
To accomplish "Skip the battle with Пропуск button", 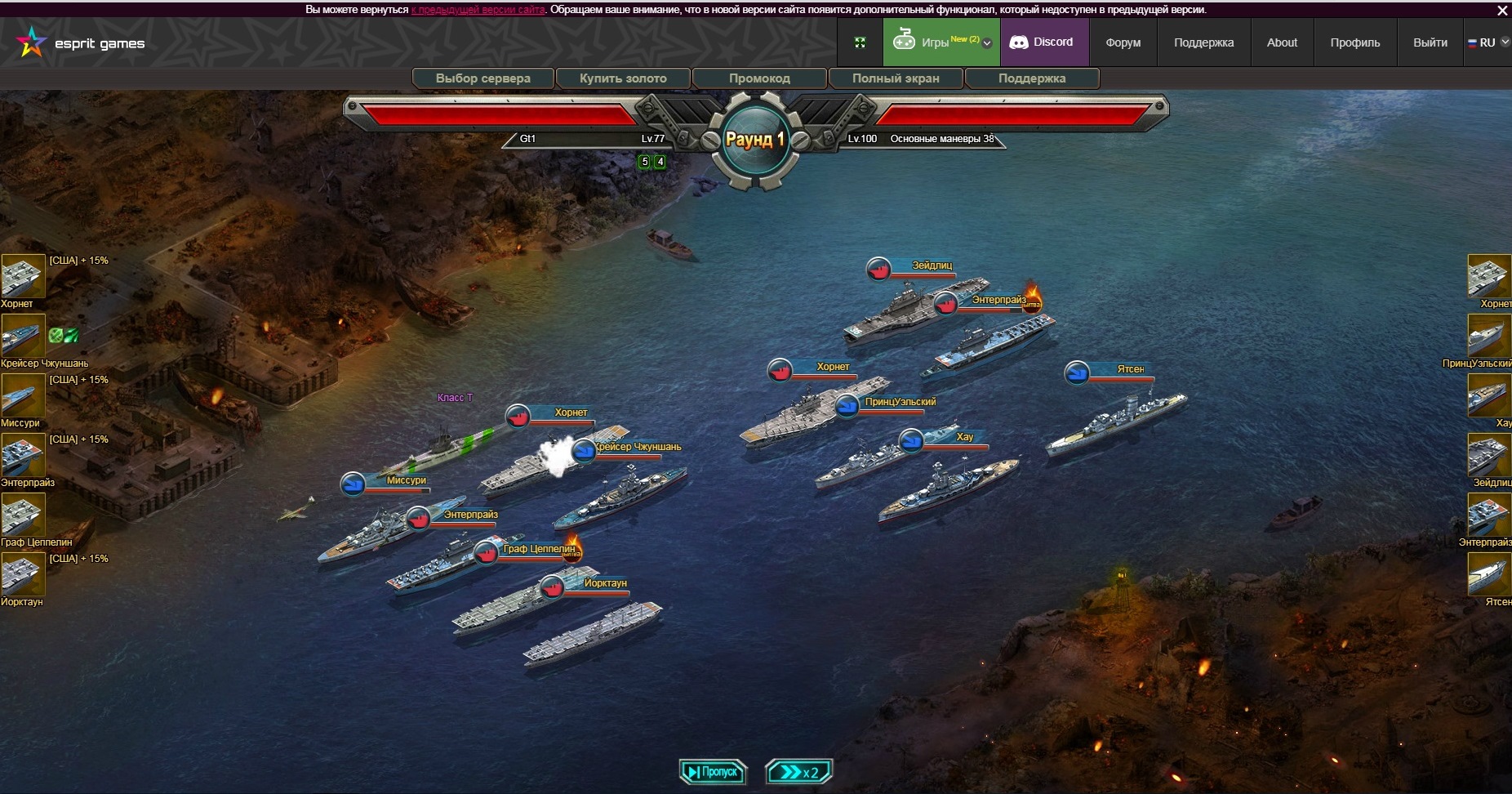I will point(713,772).
